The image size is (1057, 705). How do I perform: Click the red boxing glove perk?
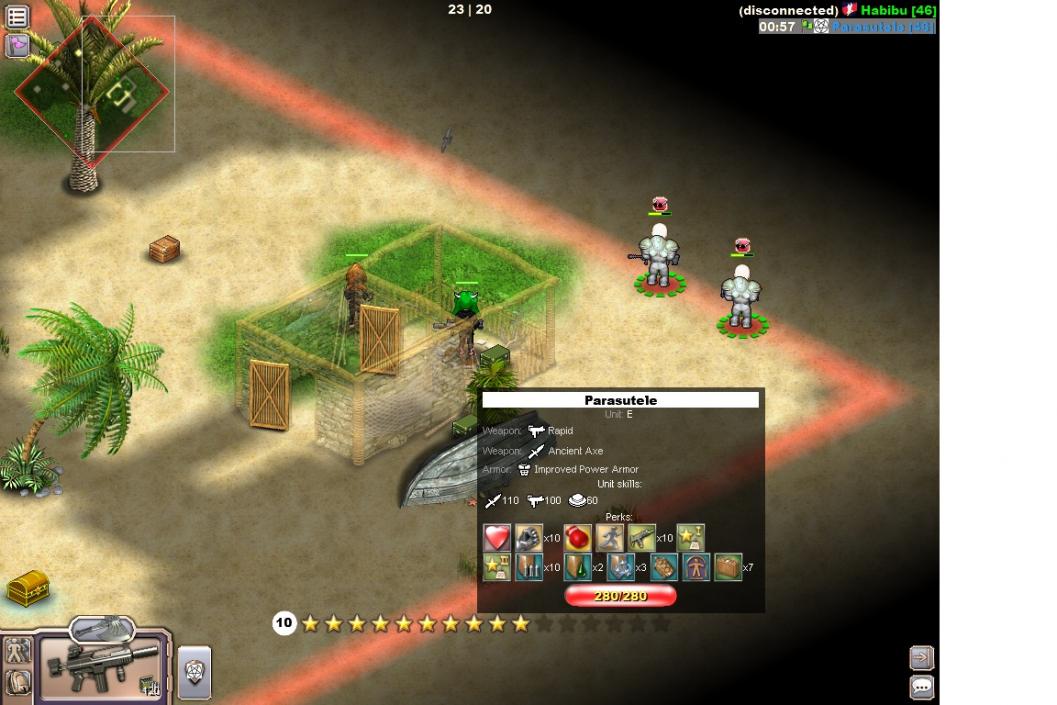577,538
